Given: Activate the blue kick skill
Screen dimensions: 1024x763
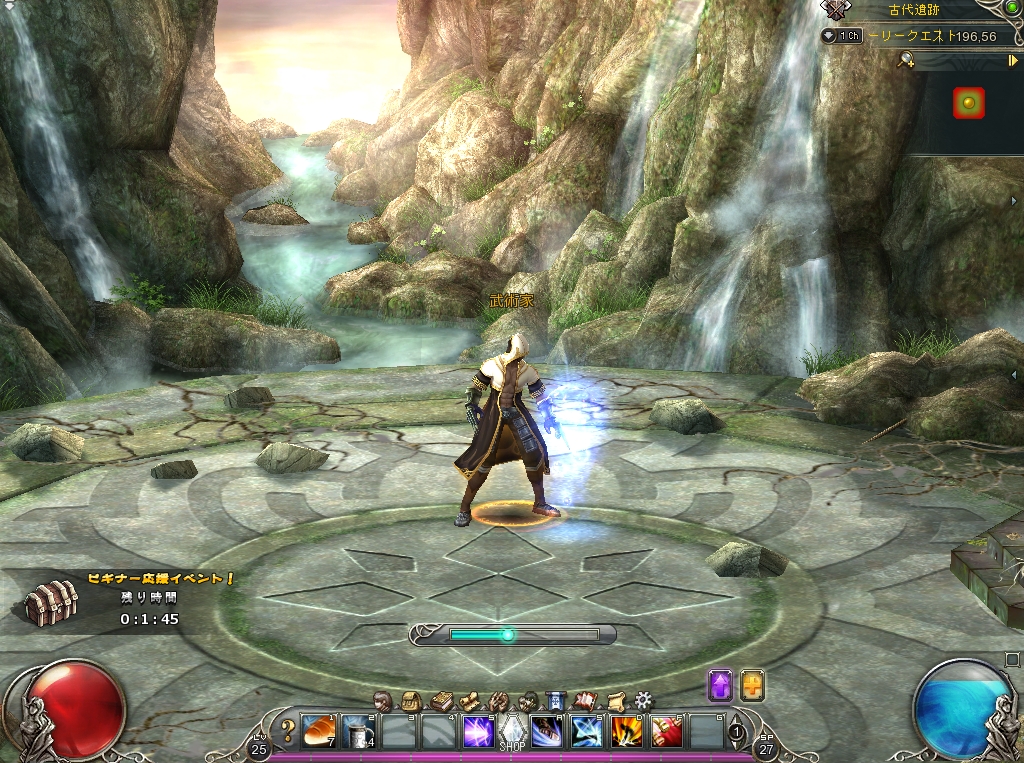Looking at the screenshot, I should 547,731.
